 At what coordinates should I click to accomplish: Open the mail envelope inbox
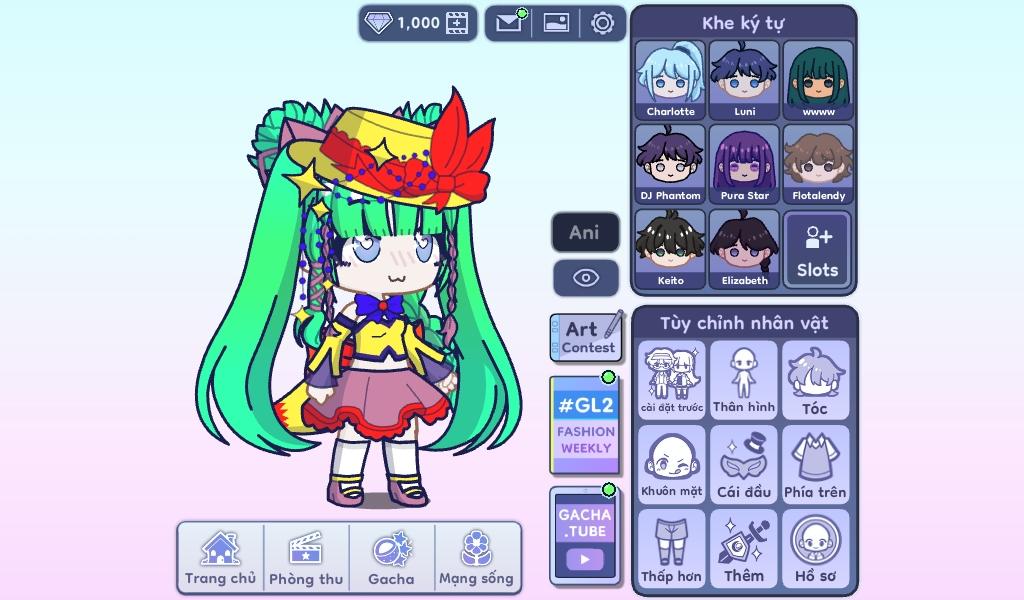pyautogui.click(x=509, y=23)
